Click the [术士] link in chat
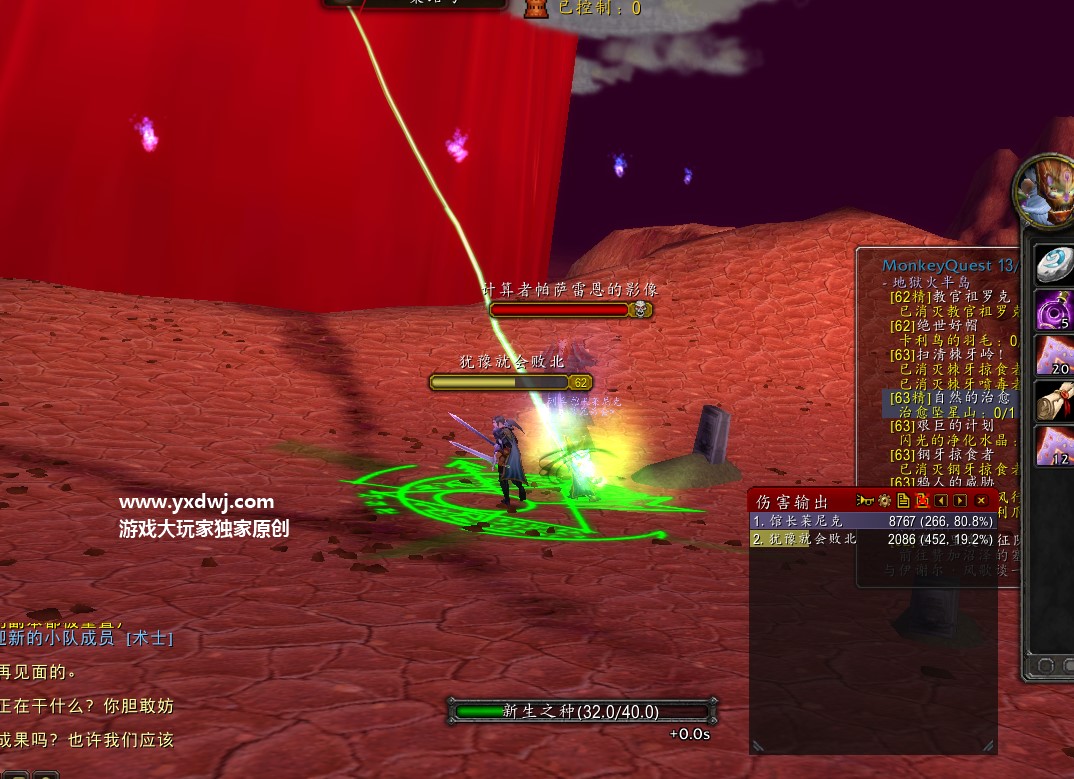 click(148, 638)
